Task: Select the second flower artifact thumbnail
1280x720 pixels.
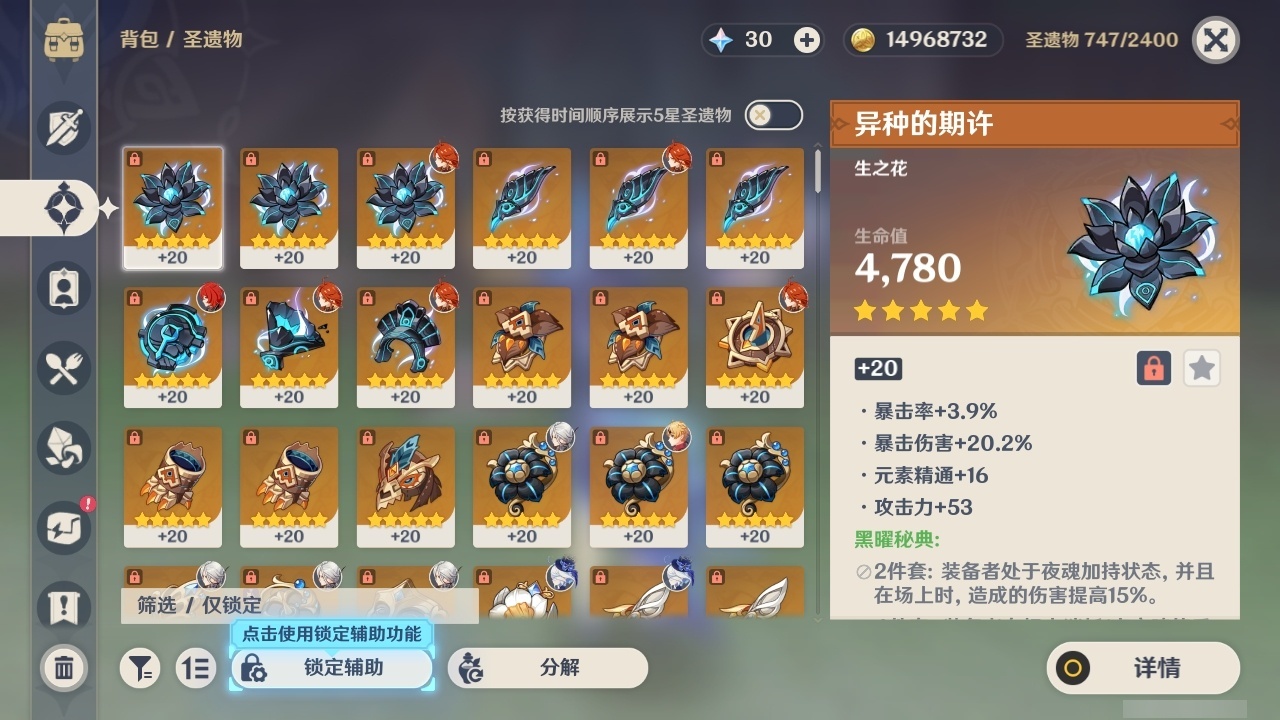Action: [x=289, y=208]
